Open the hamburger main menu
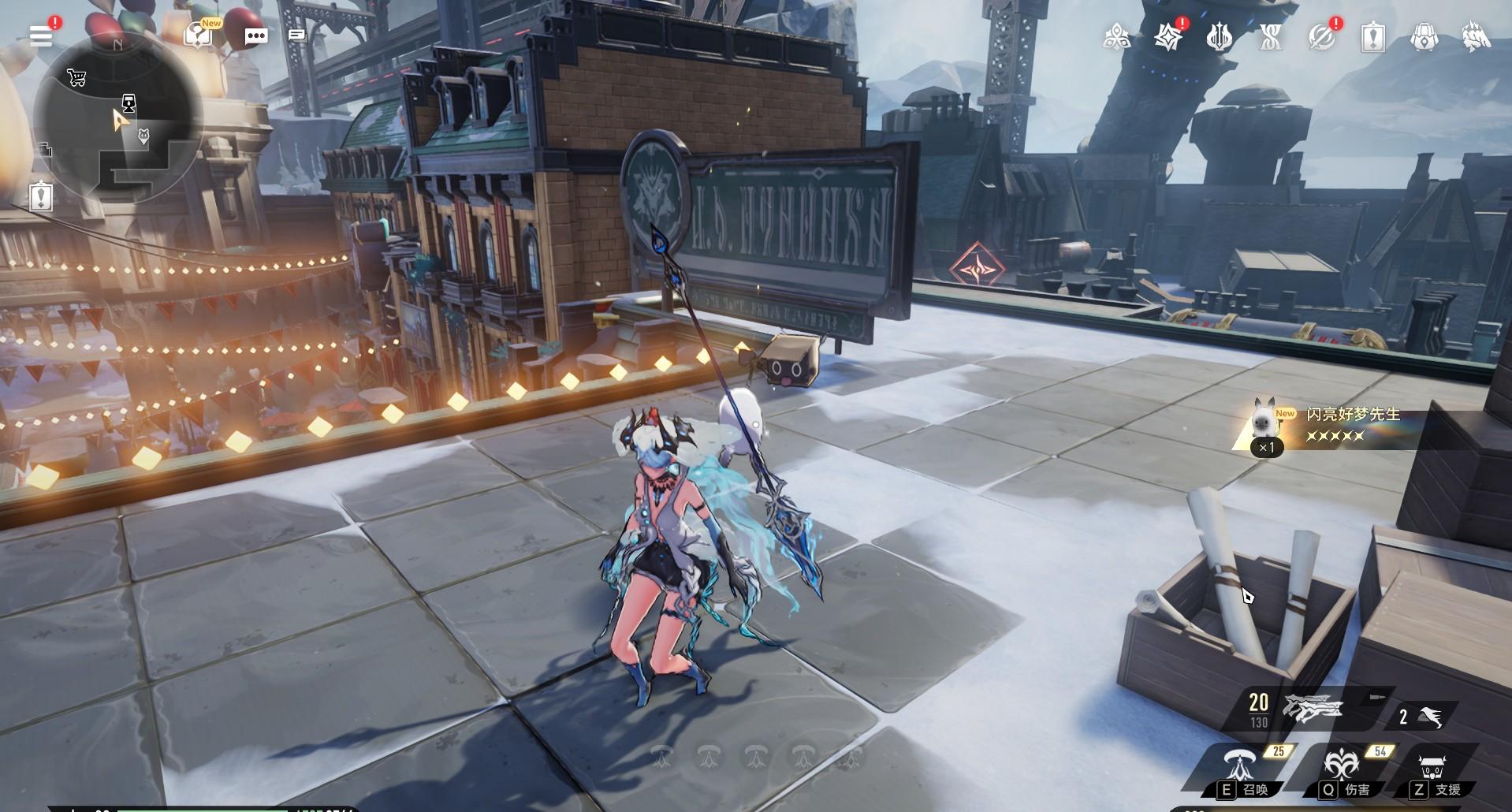 (41, 36)
